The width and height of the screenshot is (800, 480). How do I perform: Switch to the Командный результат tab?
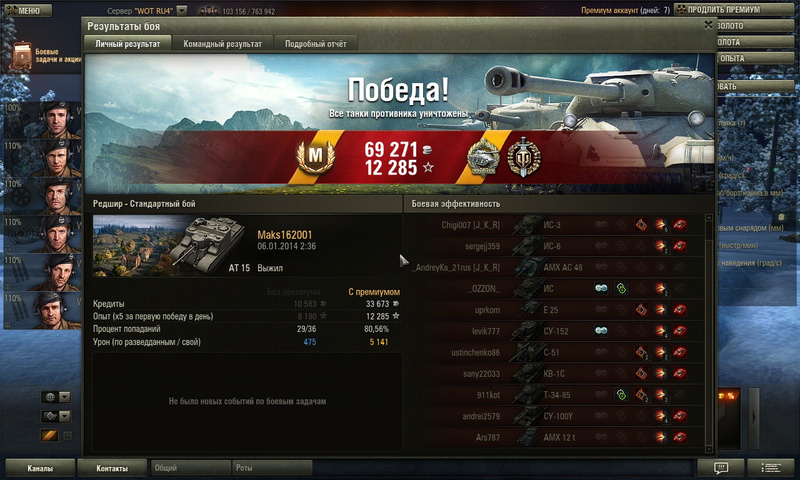click(x=221, y=44)
